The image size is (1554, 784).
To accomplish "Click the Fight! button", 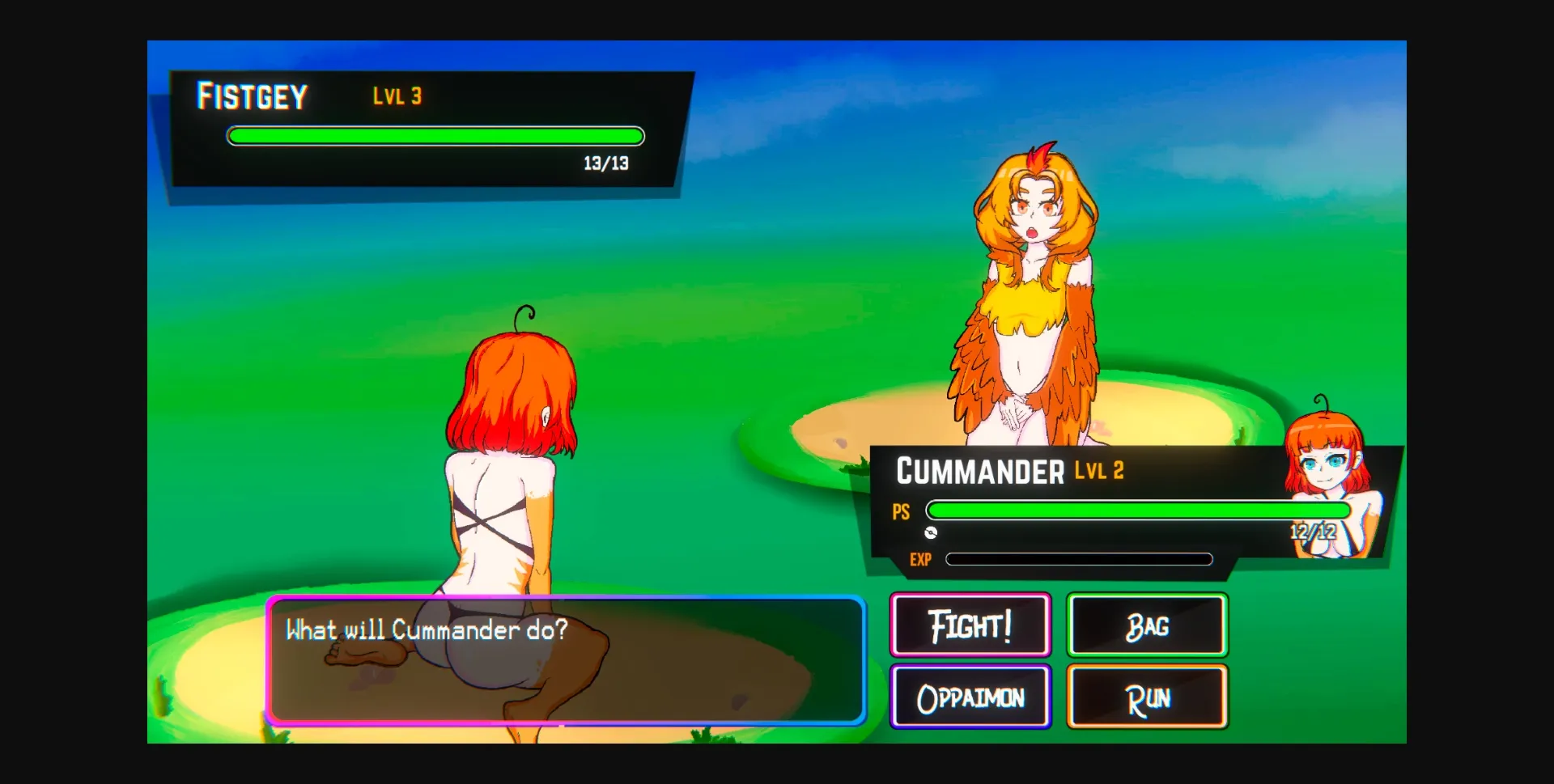I will [x=970, y=624].
